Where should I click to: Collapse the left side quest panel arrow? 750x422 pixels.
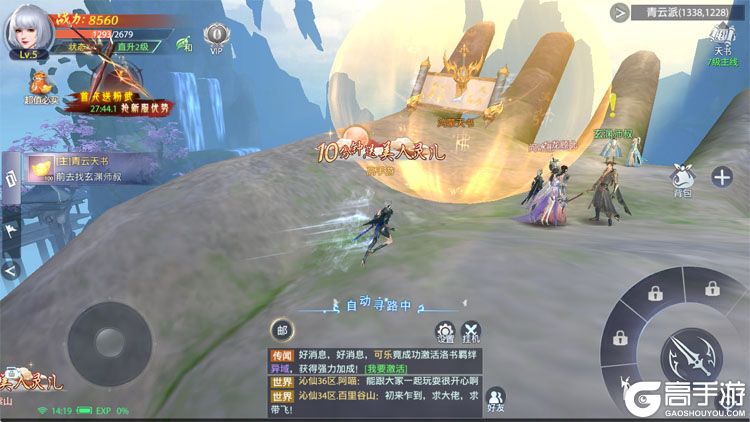pyautogui.click(x=11, y=268)
